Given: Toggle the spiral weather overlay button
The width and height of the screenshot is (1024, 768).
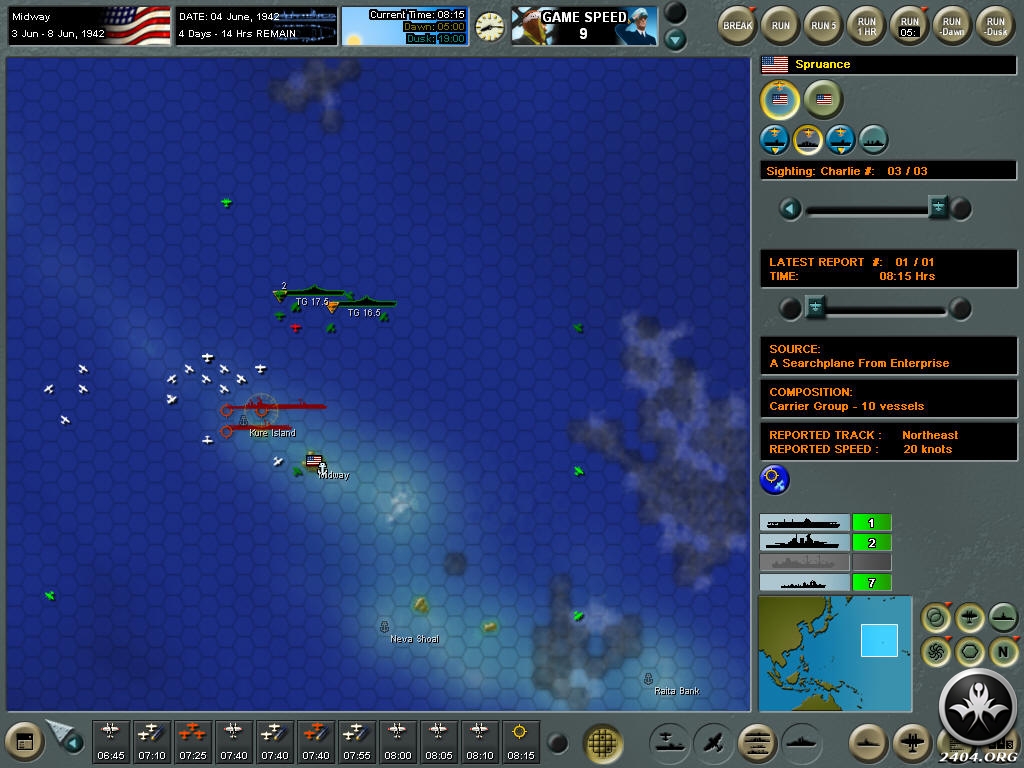Looking at the screenshot, I should coord(937,652).
